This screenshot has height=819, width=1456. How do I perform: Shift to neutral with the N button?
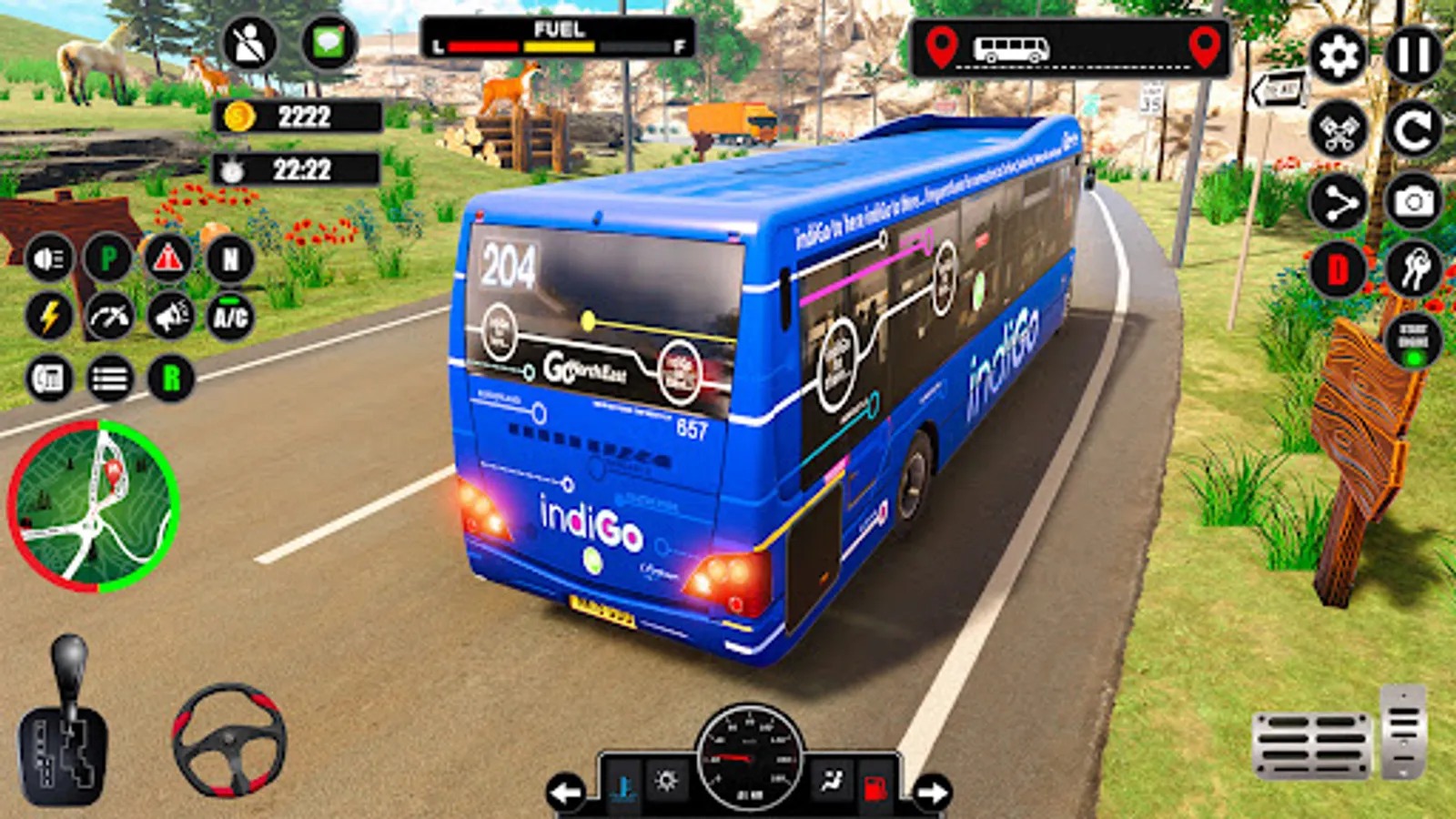[229, 260]
